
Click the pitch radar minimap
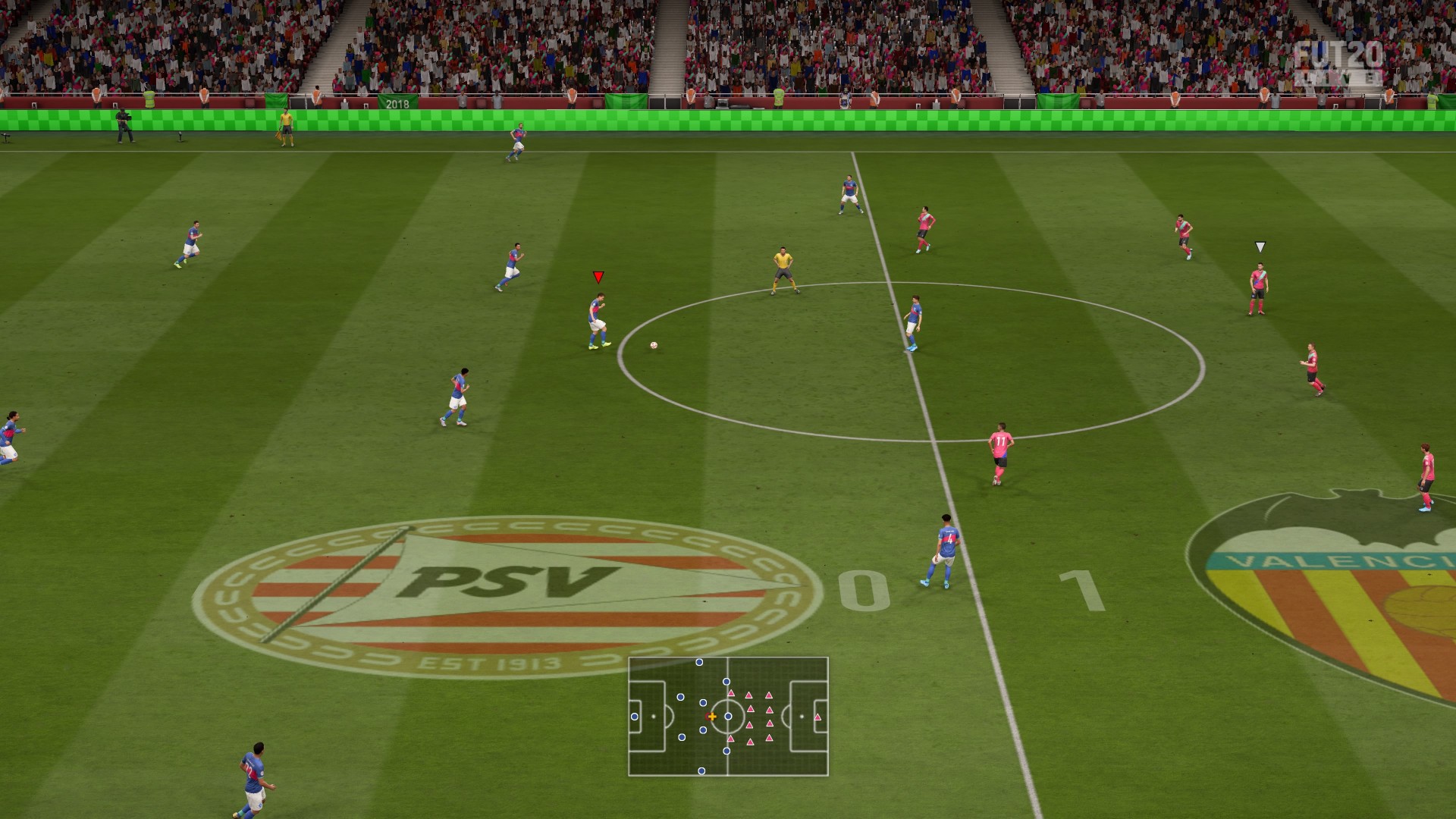[728, 717]
